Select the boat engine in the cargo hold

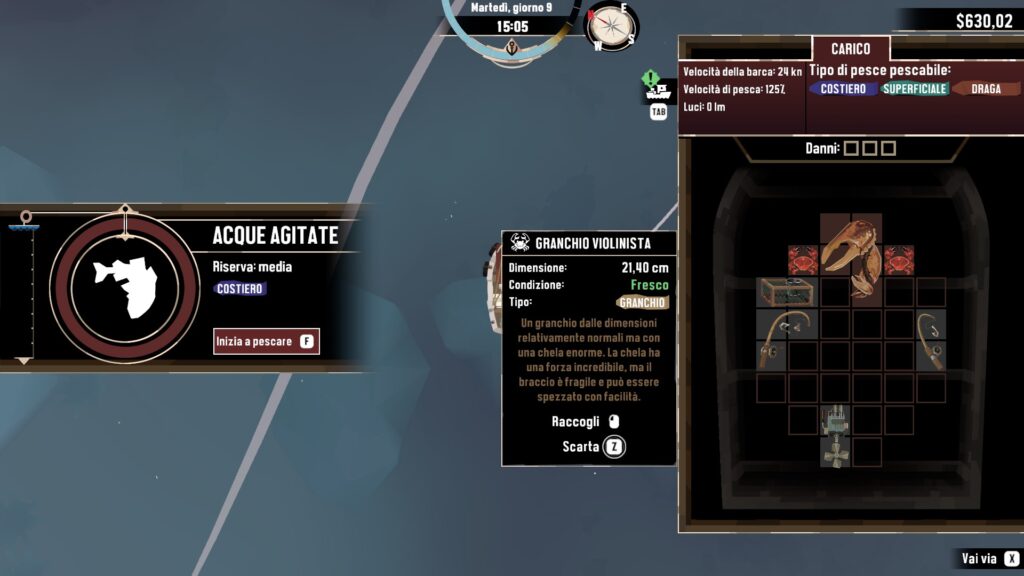tap(835, 435)
